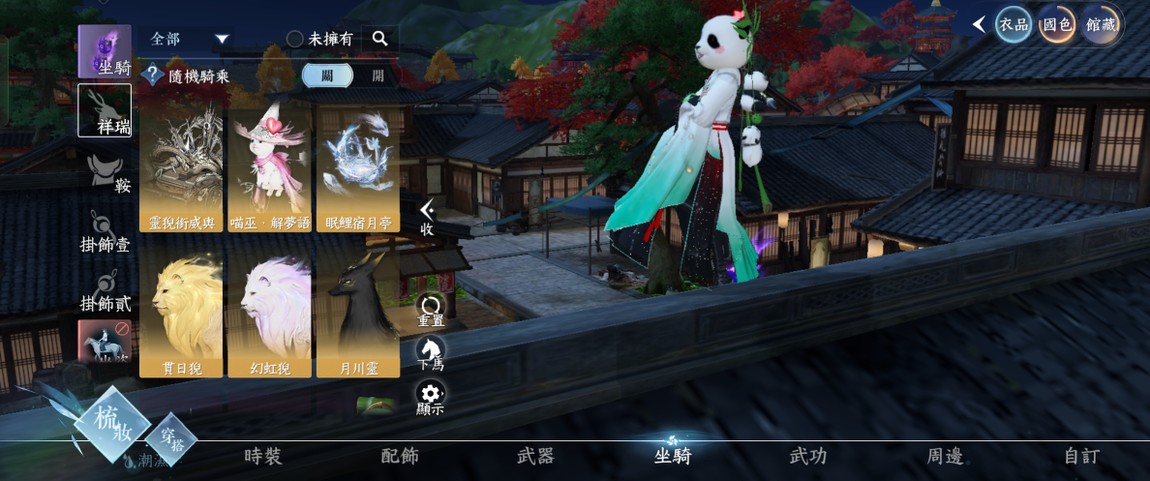Image resolution: width=1150 pixels, height=481 pixels.
Task: Switch to the 時裝 bottom tab
Action: coord(263,456)
